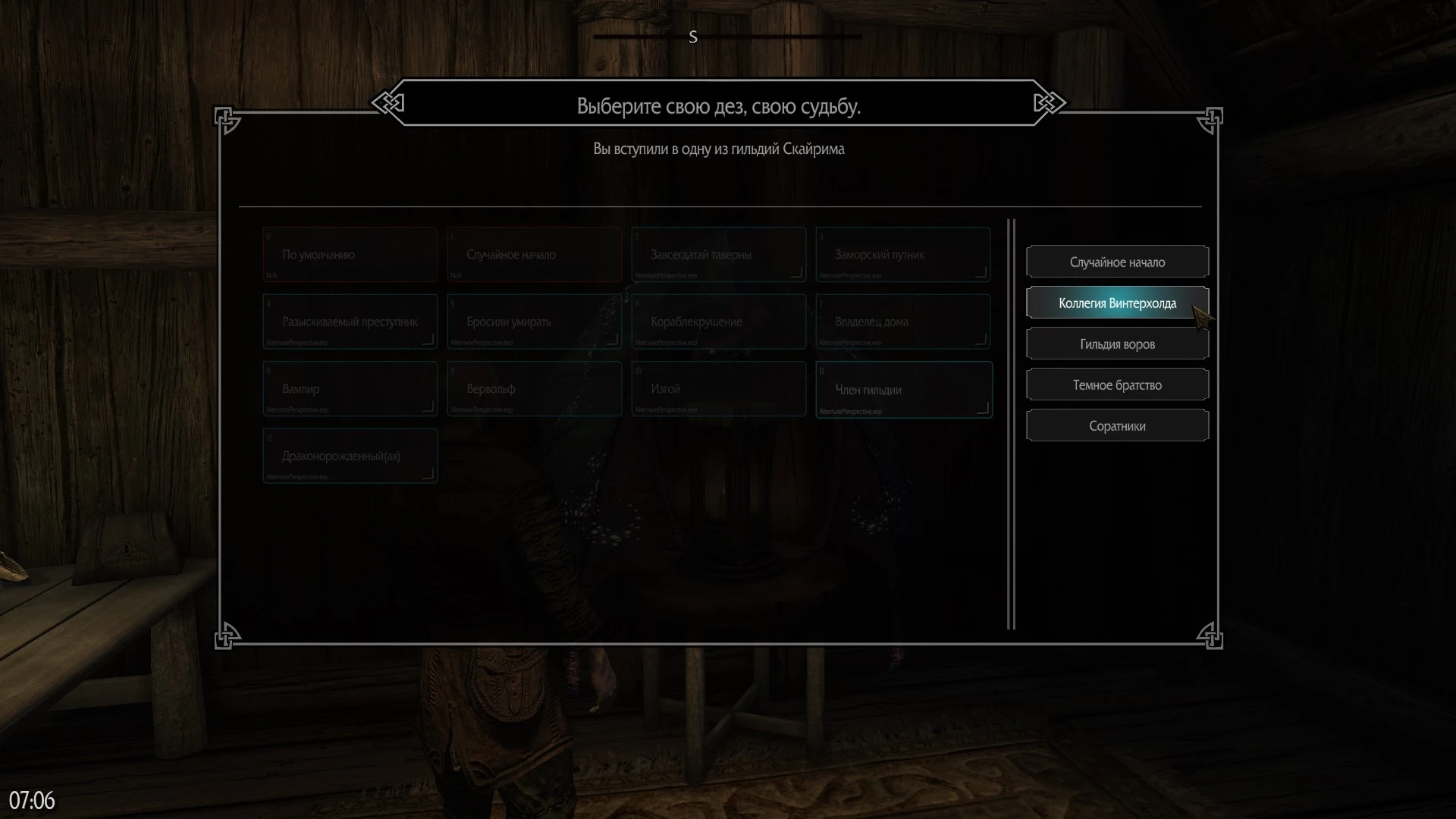Pick the "Изгой" start tile
This screenshot has width=1456, height=819.
click(x=718, y=389)
